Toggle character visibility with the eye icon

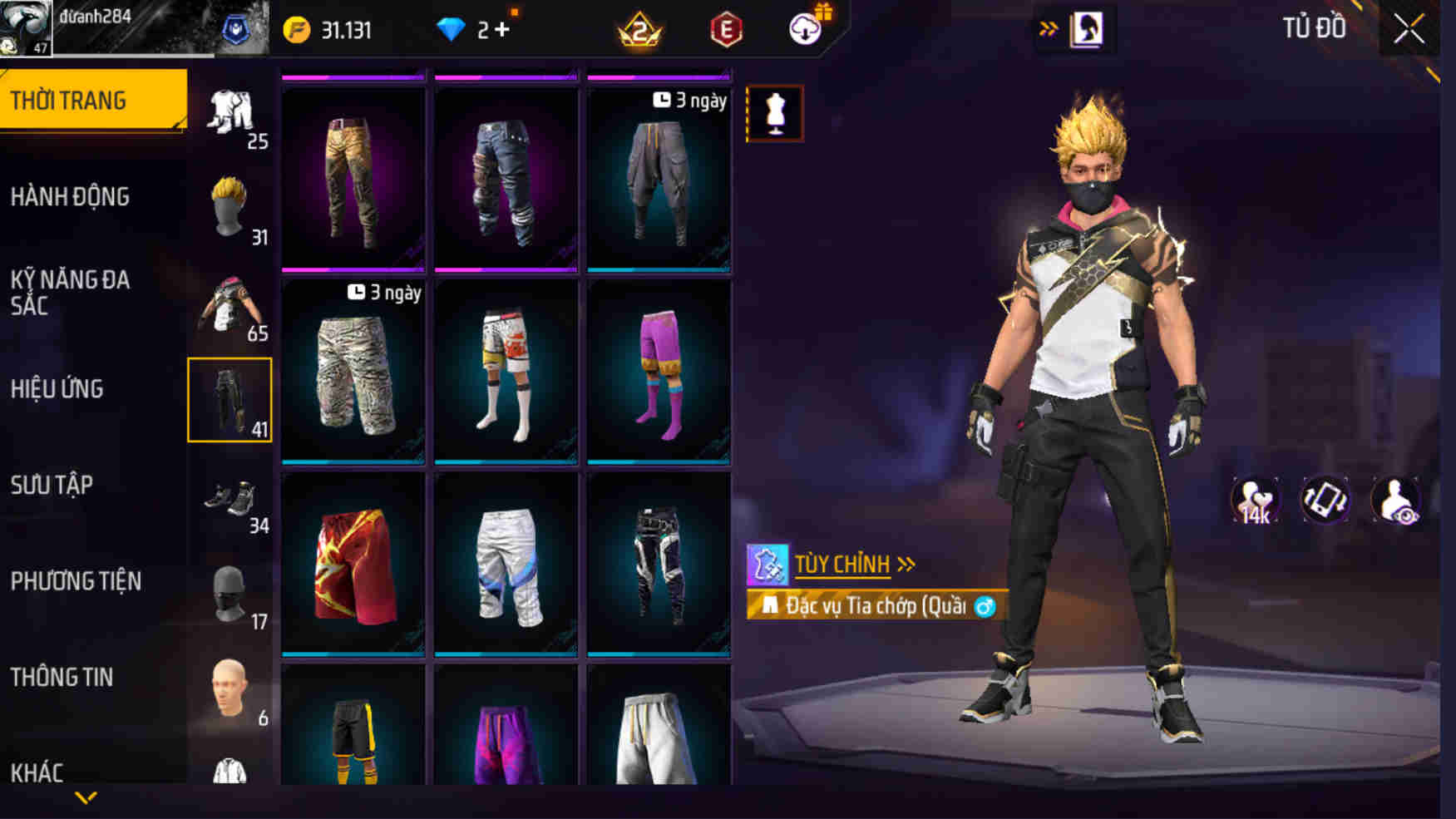[1397, 497]
